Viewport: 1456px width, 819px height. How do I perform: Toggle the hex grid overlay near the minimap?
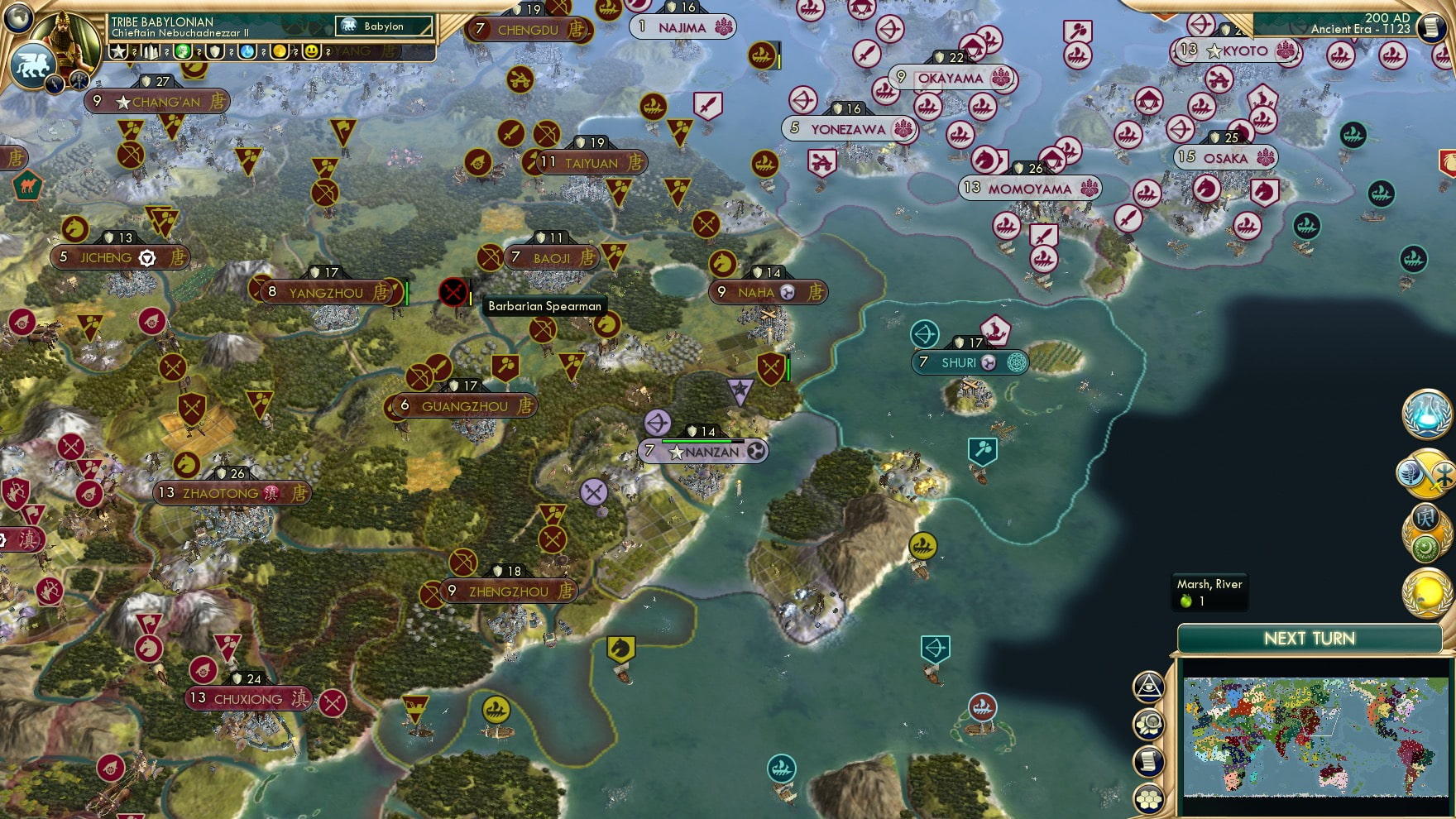pyautogui.click(x=1150, y=797)
